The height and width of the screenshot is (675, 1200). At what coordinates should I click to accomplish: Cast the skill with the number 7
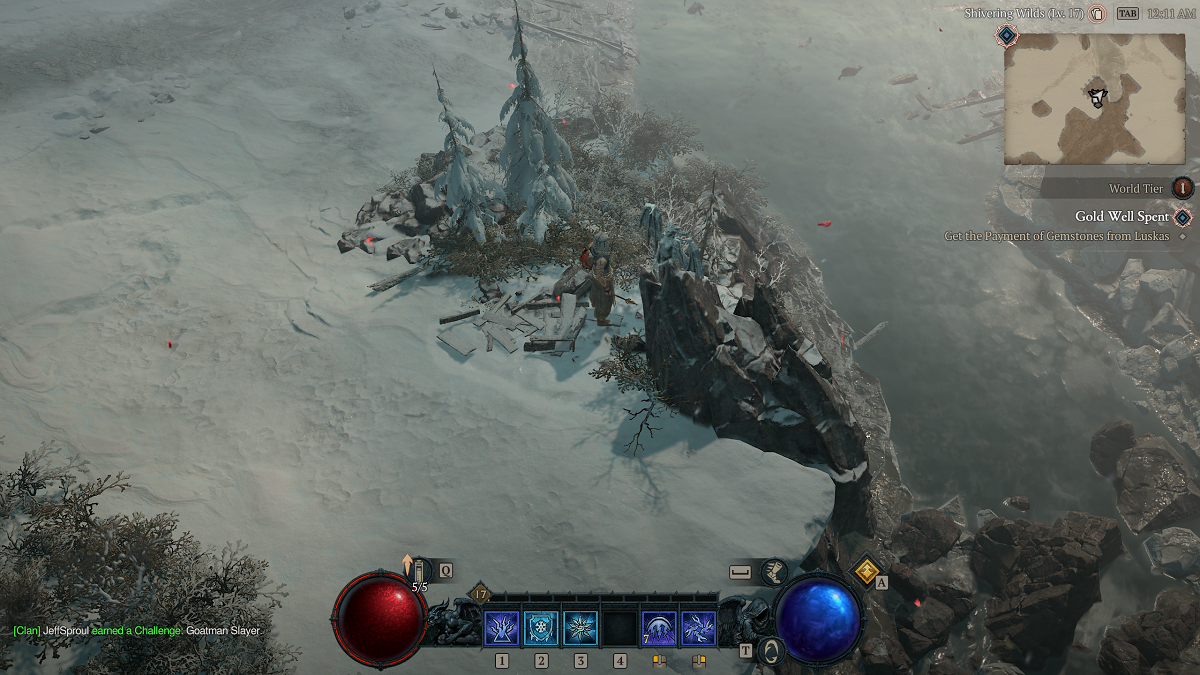coord(659,628)
